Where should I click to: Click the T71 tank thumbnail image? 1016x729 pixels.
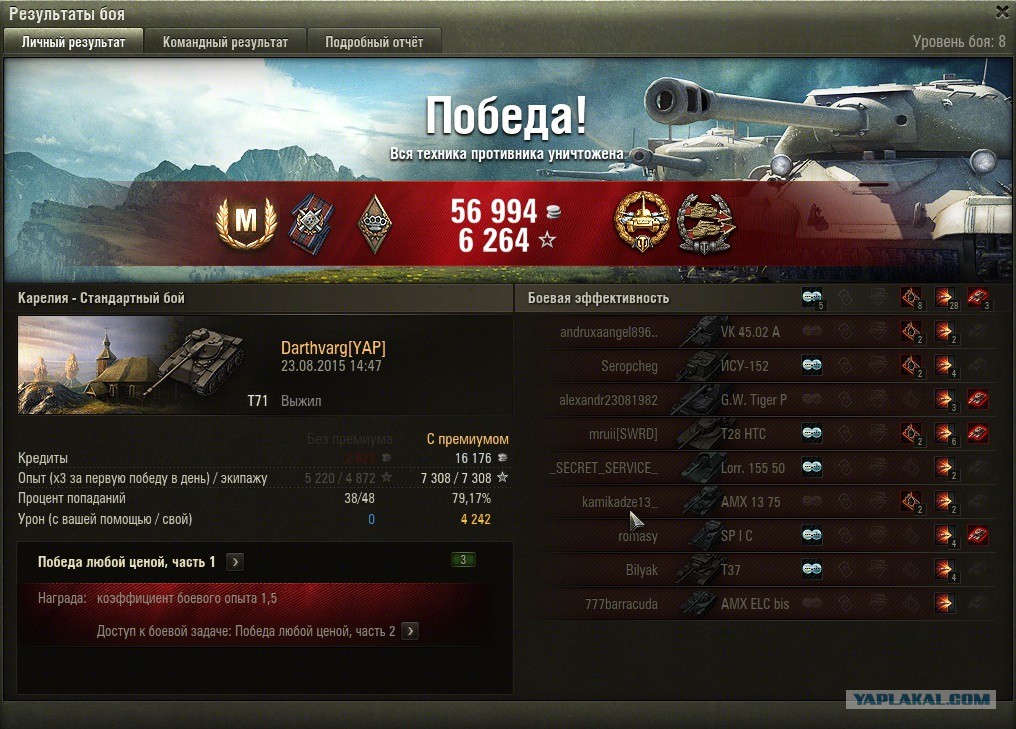click(118, 365)
